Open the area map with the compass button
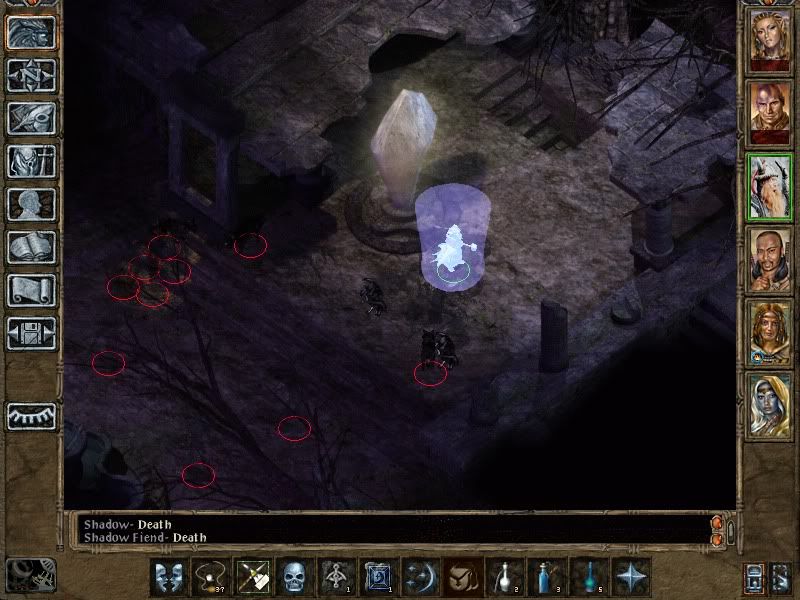Screen dimensions: 800x600 pos(32,76)
